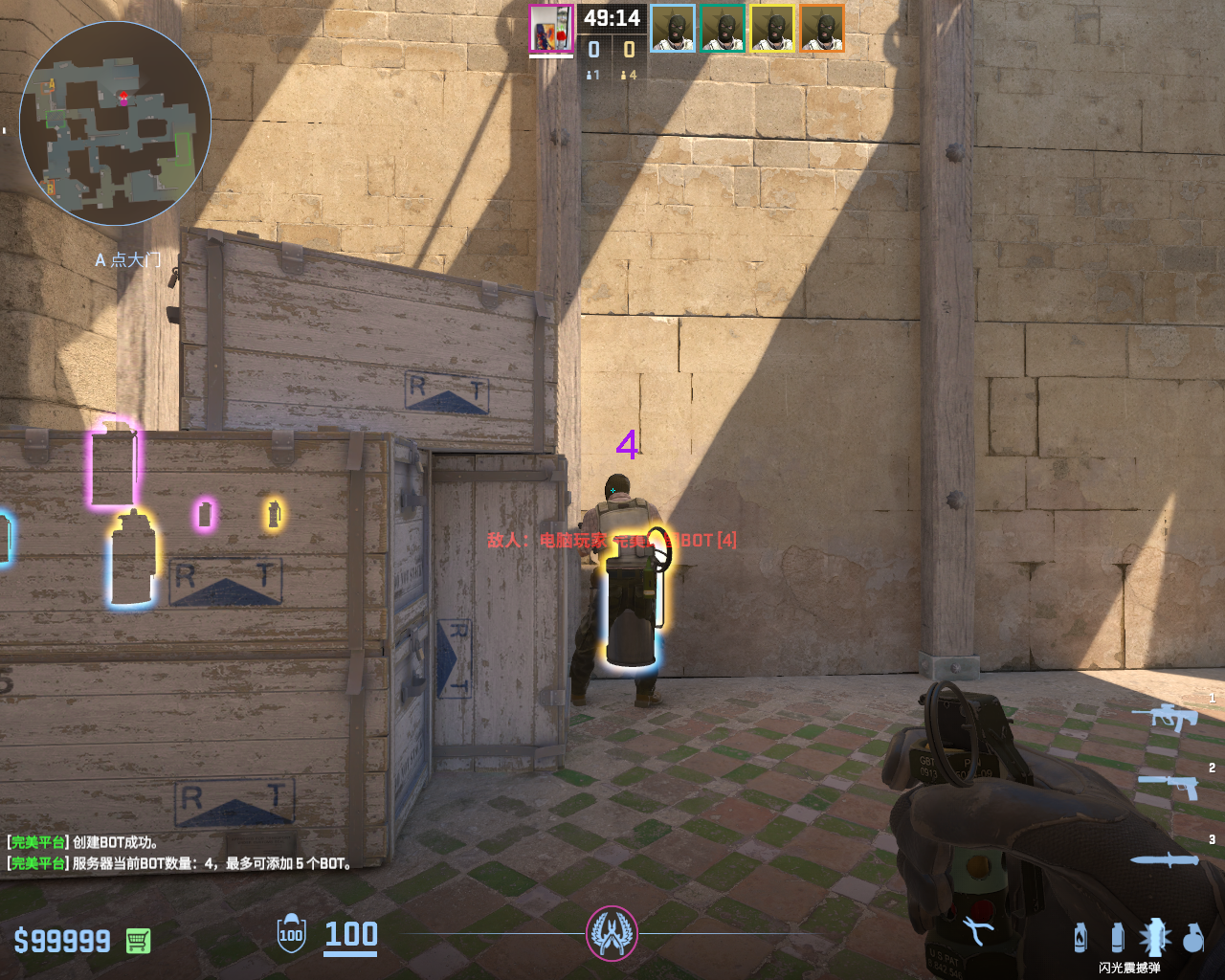The width and height of the screenshot is (1225, 980).
Task: Click the highlighted flashbang icon
Action: click(x=1154, y=937)
